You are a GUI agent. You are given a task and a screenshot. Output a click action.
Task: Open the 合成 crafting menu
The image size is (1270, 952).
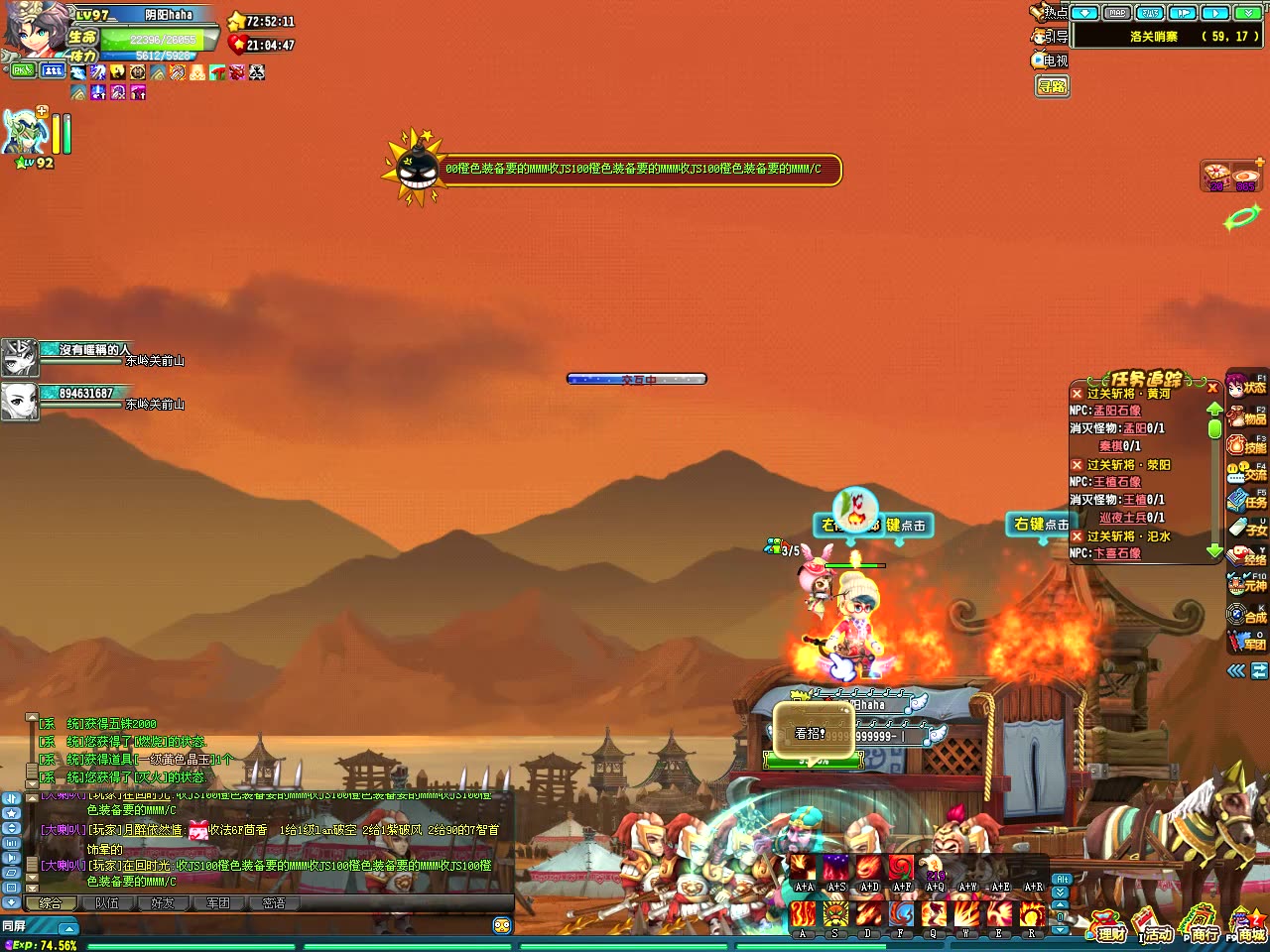click(1246, 615)
